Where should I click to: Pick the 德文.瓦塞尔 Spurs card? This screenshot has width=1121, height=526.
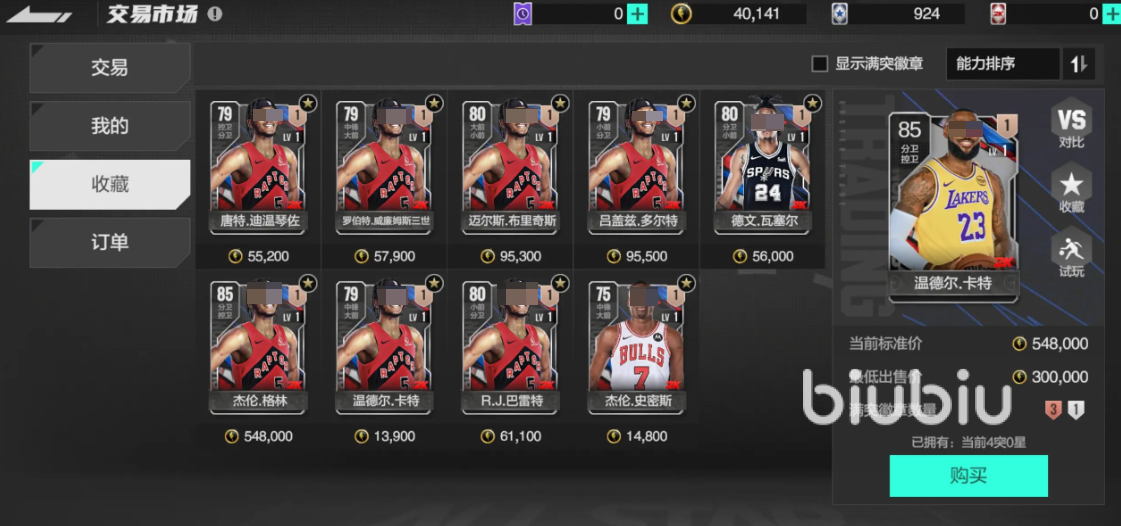tap(762, 165)
